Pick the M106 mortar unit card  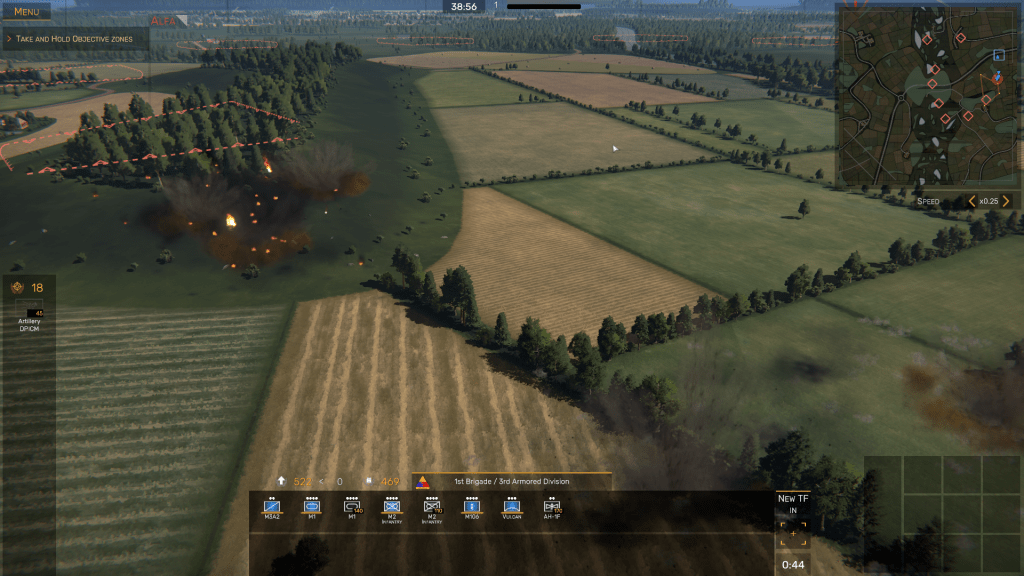pos(472,509)
